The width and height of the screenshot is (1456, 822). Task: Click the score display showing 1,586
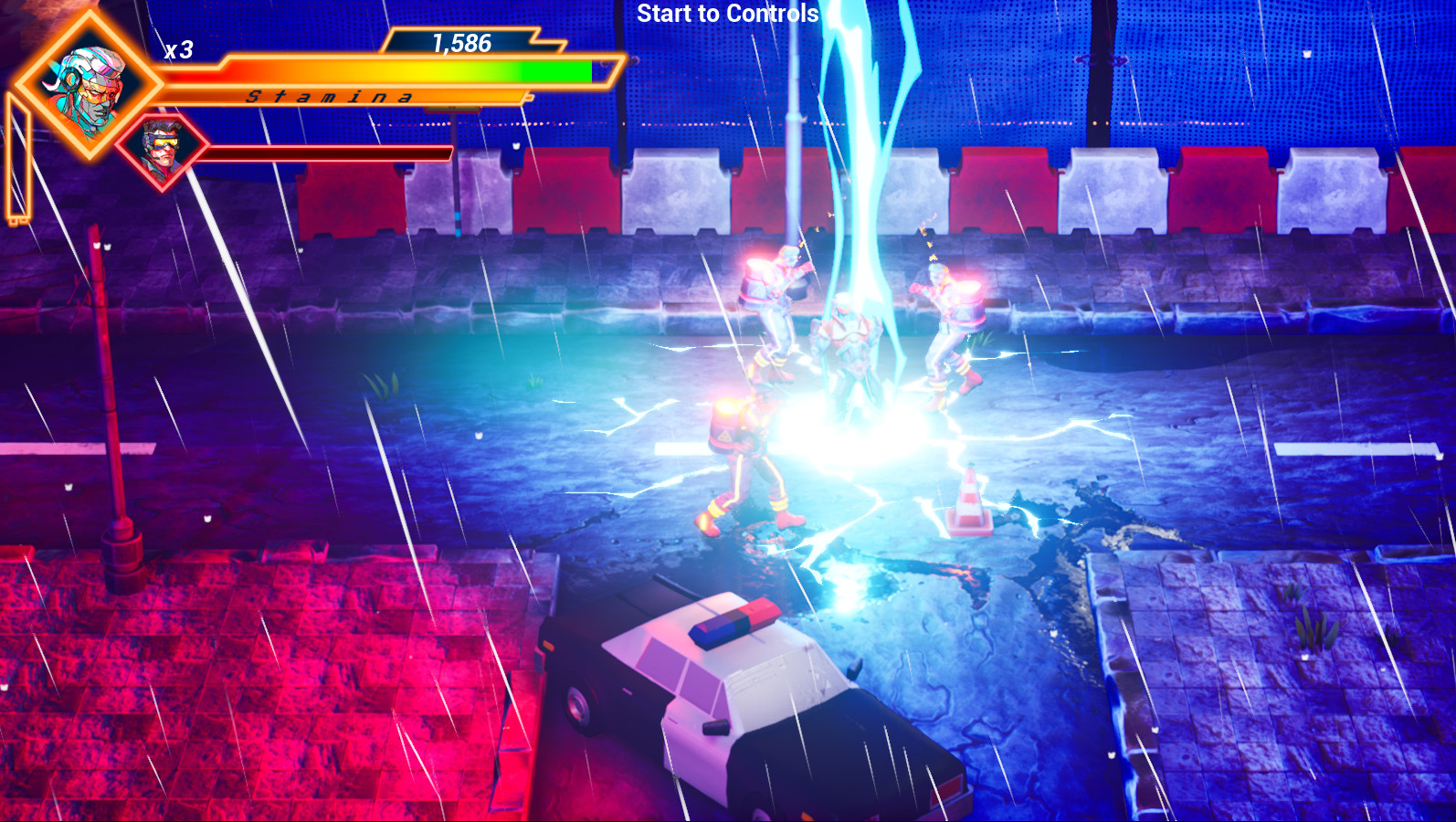(x=461, y=41)
